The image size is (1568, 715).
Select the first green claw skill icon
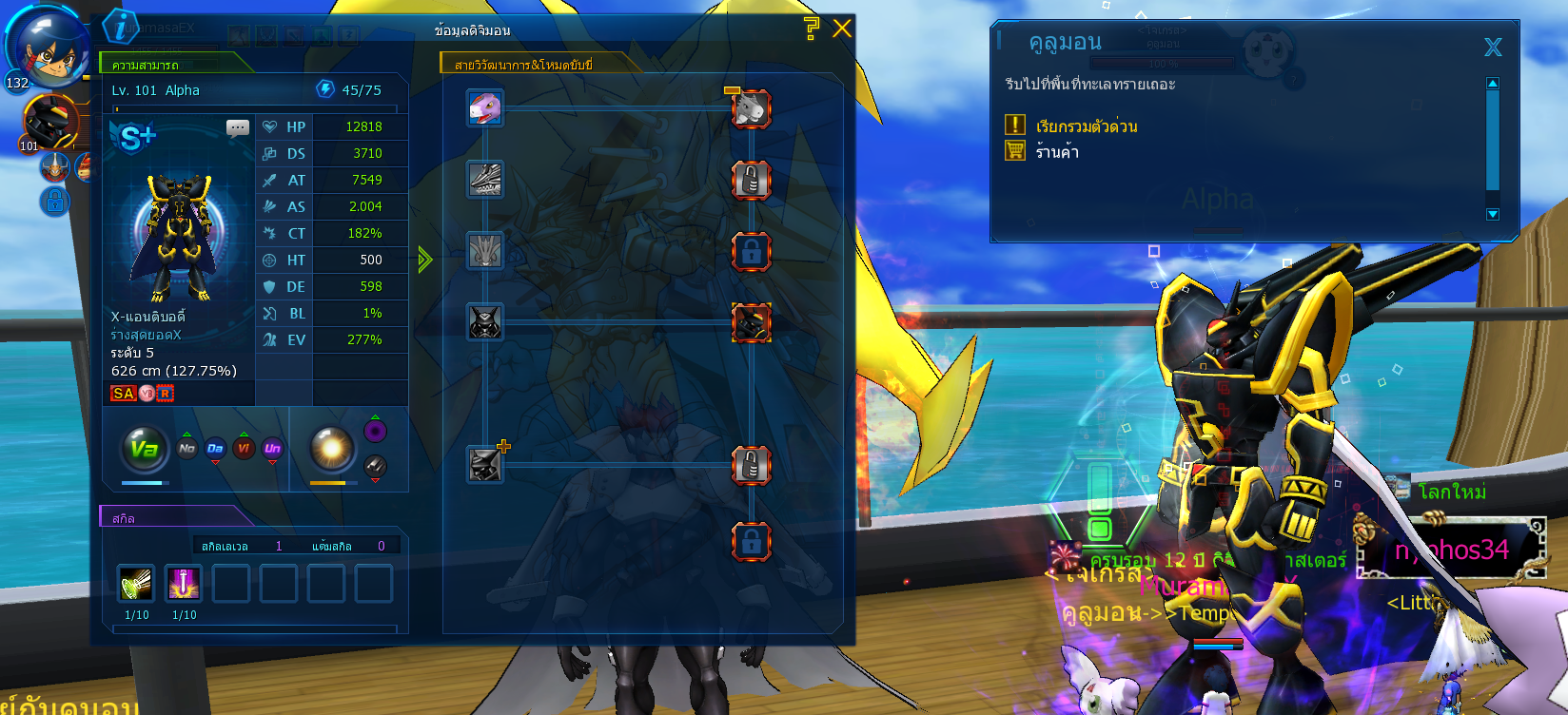coord(136,584)
